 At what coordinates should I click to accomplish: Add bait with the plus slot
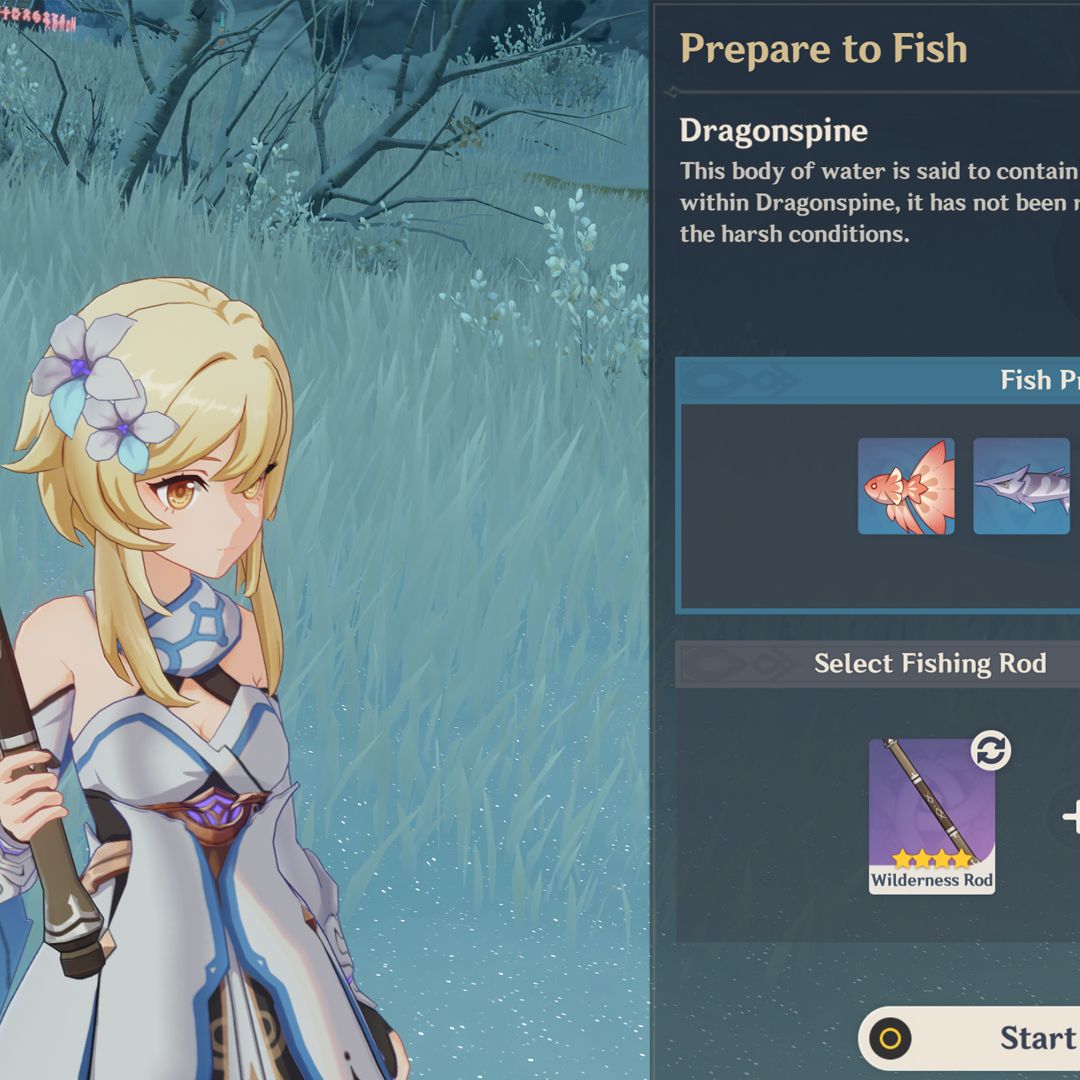tap(1070, 817)
